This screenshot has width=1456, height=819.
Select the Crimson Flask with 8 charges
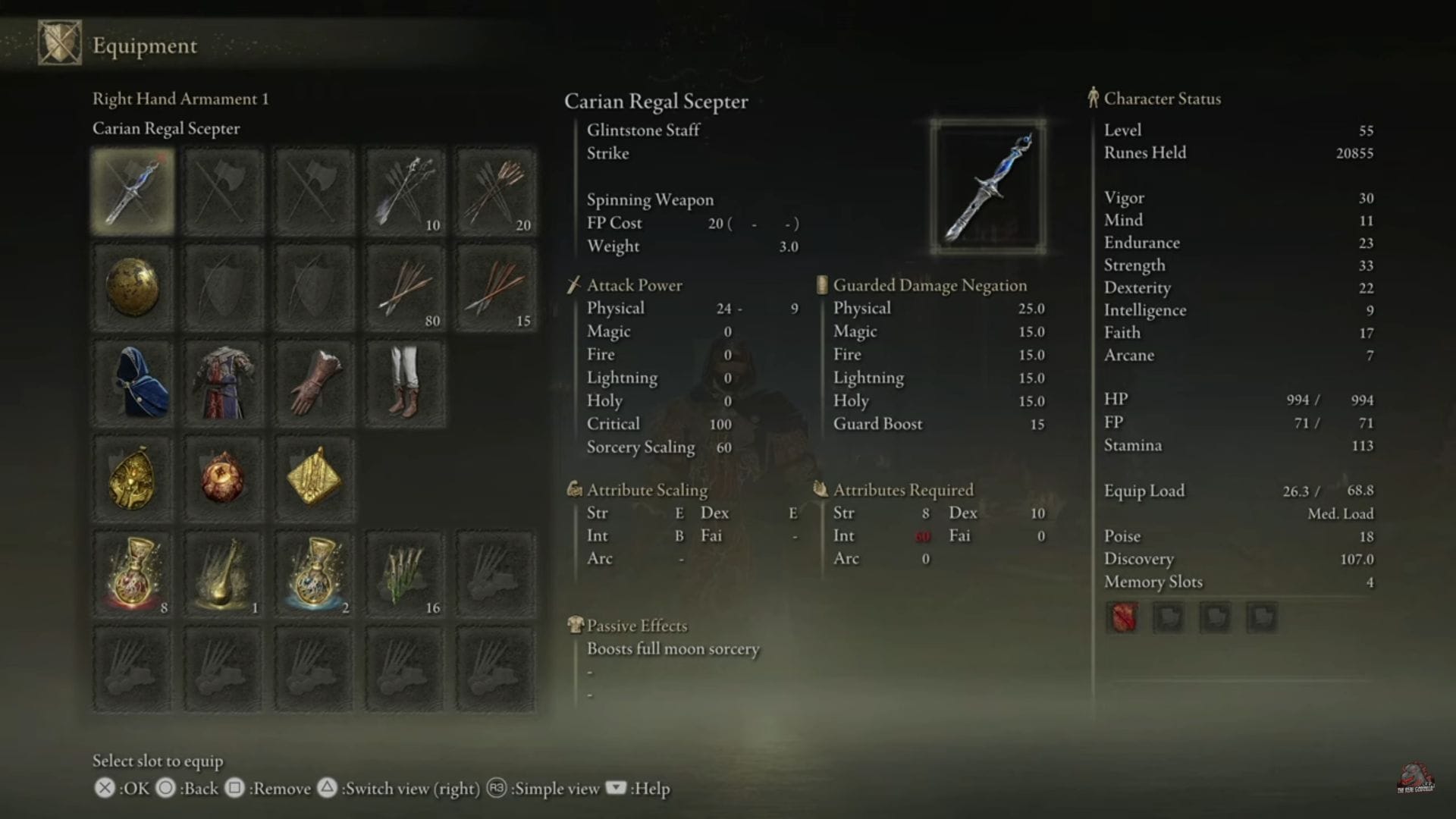(x=132, y=573)
